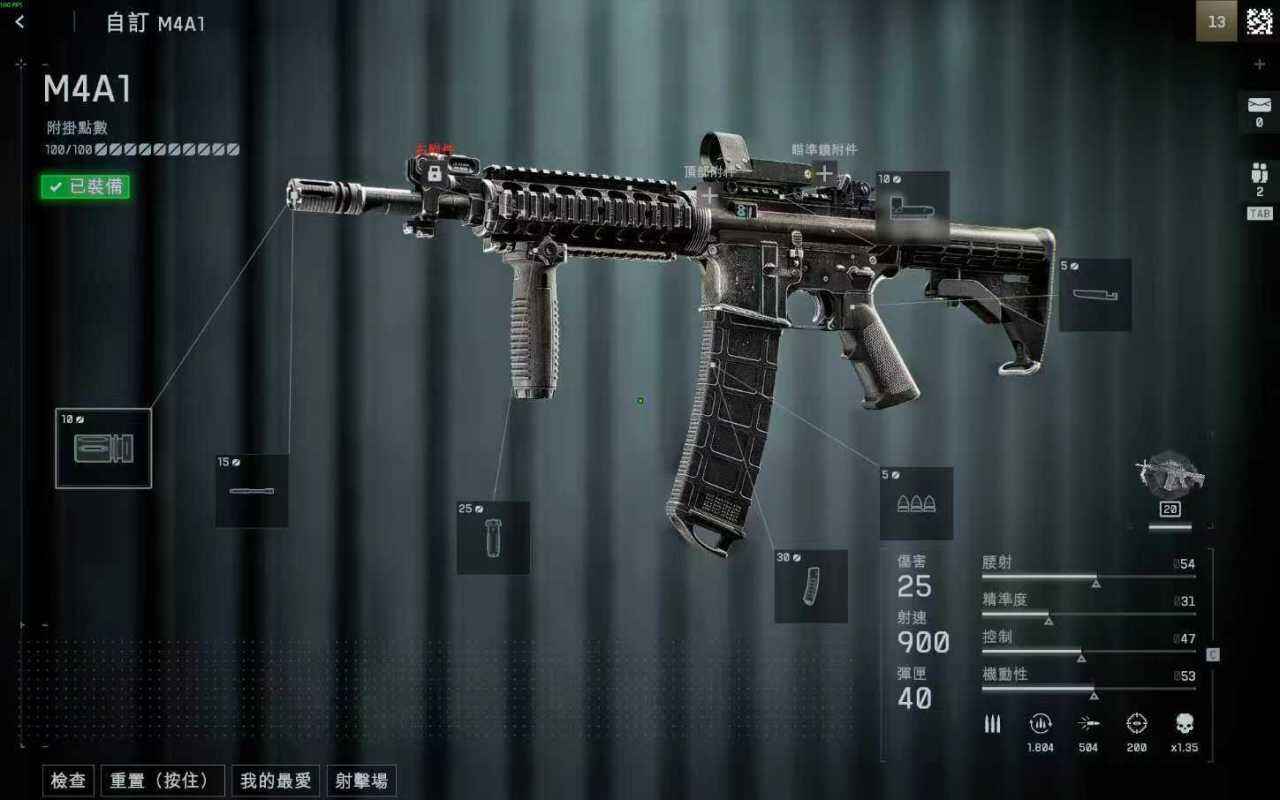Click the 檢查 inspect button
The height and width of the screenshot is (800, 1280).
68,781
